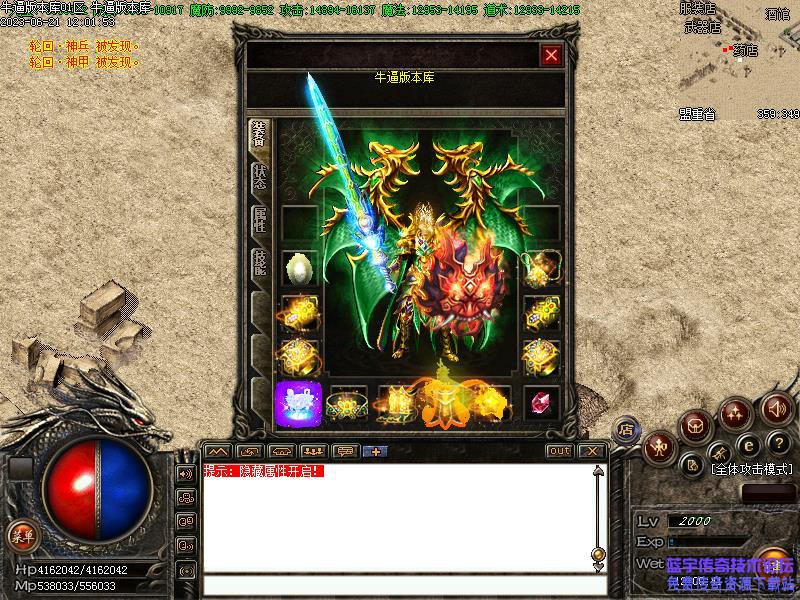Open the four-star skills round button

point(735,412)
